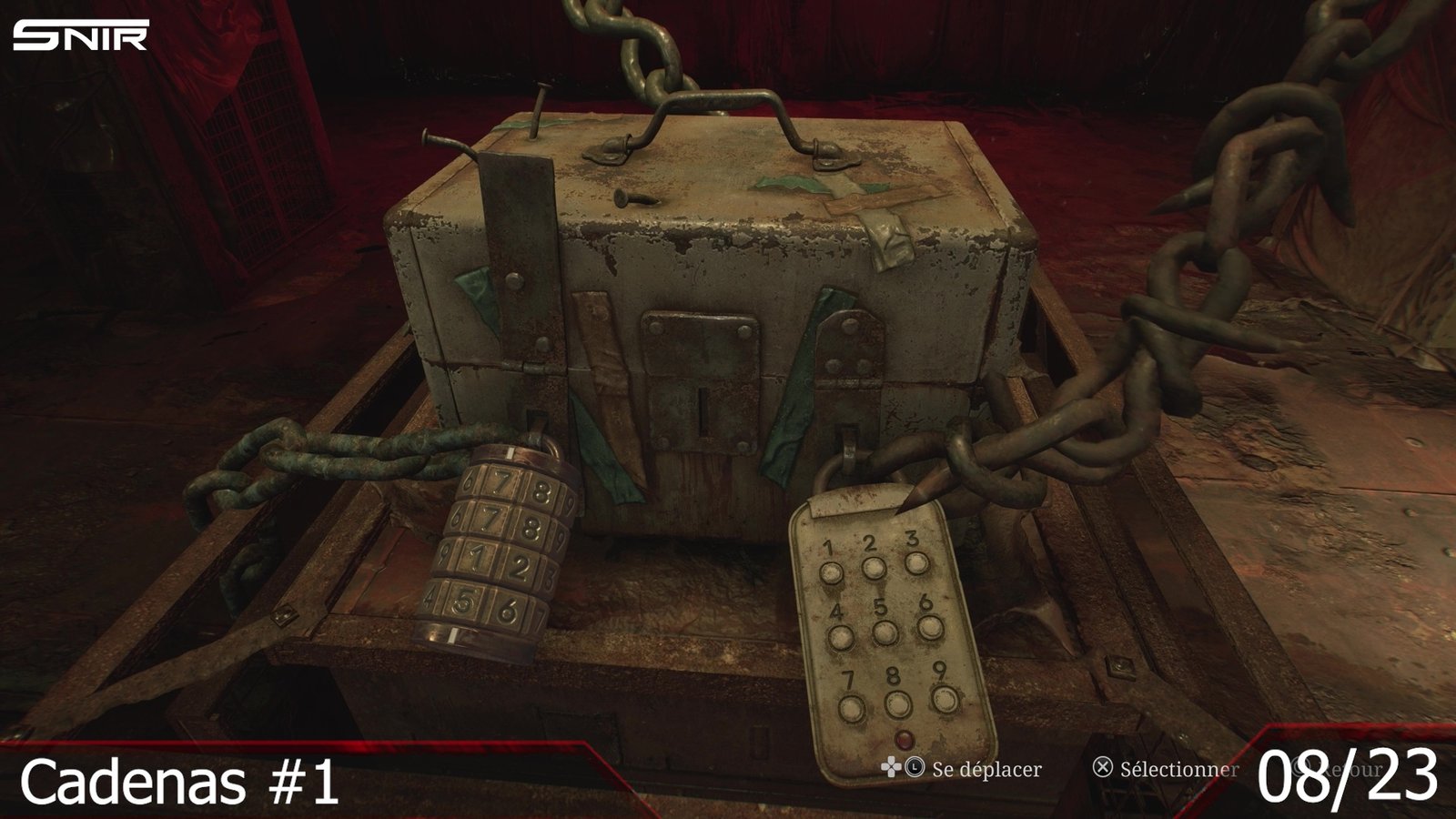The width and height of the screenshot is (1456, 819).
Task: Push button 7 on the keypad lock
Action: pyautogui.click(x=852, y=707)
